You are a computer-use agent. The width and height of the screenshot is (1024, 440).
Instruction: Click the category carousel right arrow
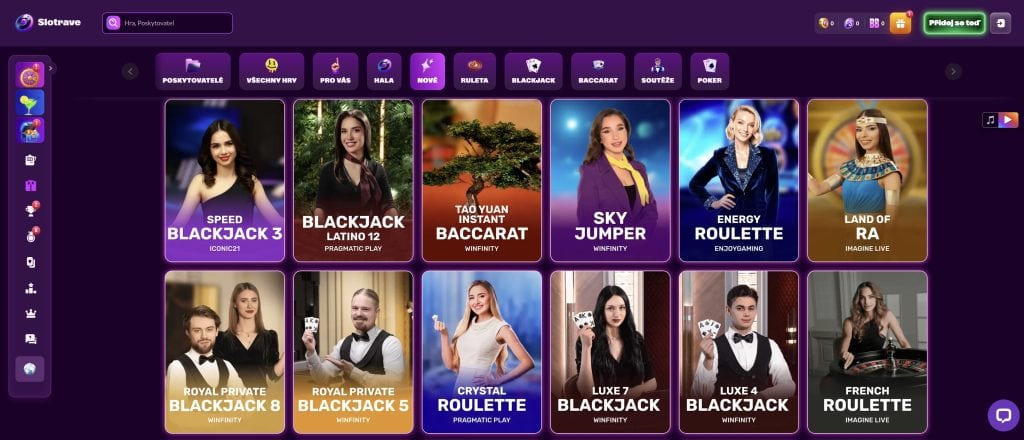[953, 71]
